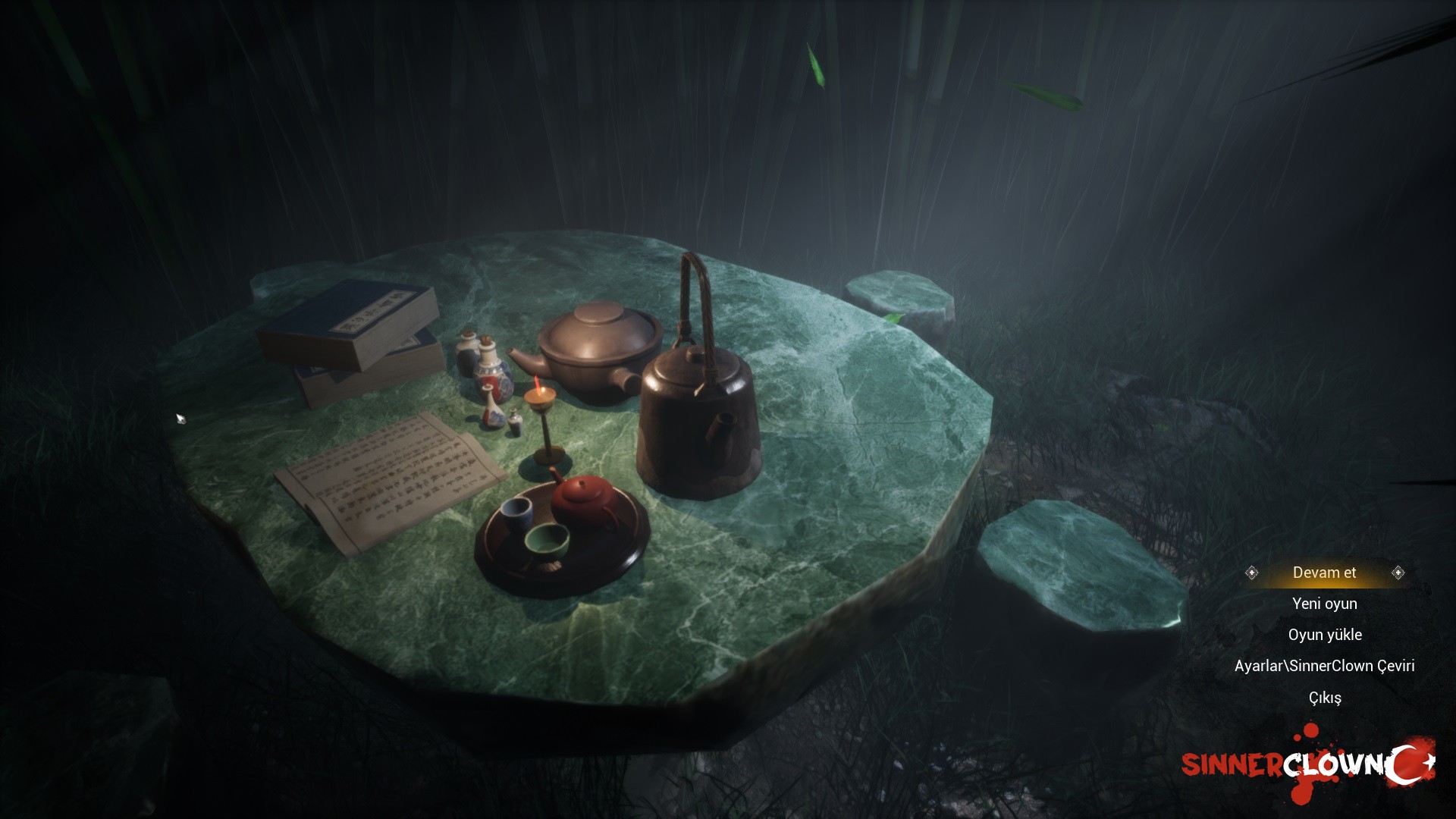This screenshot has width=1456, height=819.
Task: Select the highlighted Devam et option
Action: point(1324,573)
